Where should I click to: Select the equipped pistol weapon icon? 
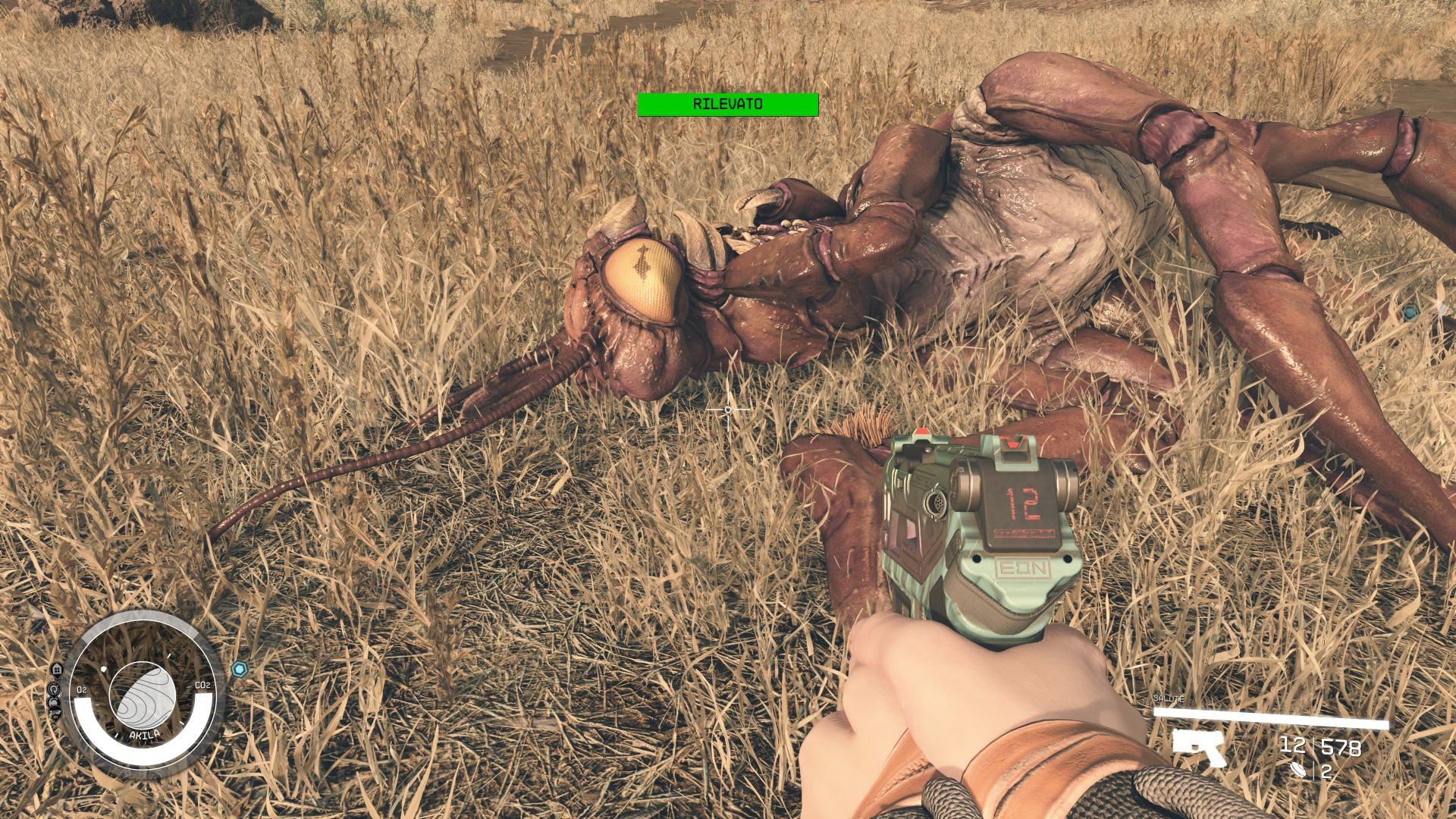(x=1198, y=746)
